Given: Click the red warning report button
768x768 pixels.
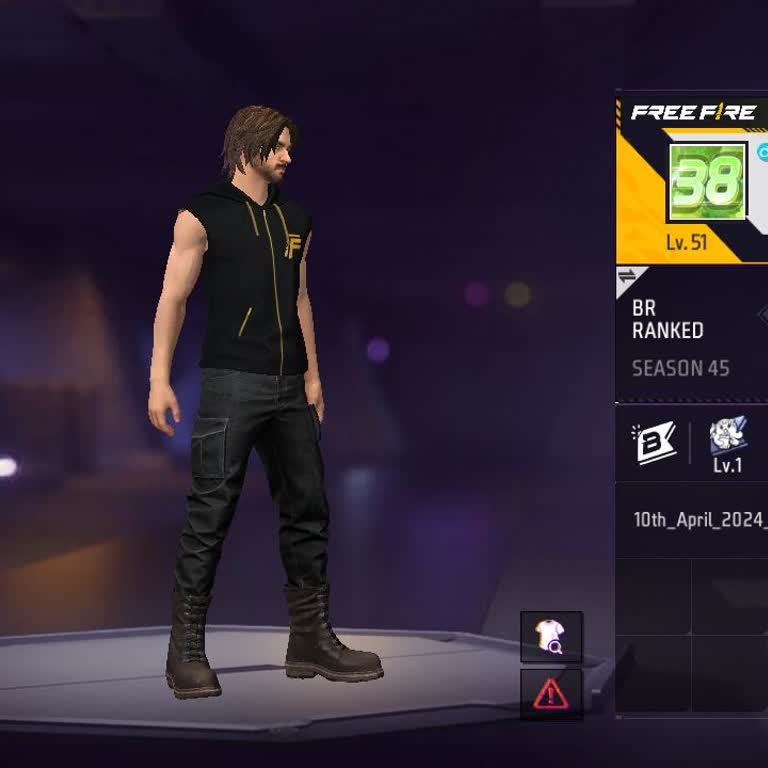Looking at the screenshot, I should [550, 693].
